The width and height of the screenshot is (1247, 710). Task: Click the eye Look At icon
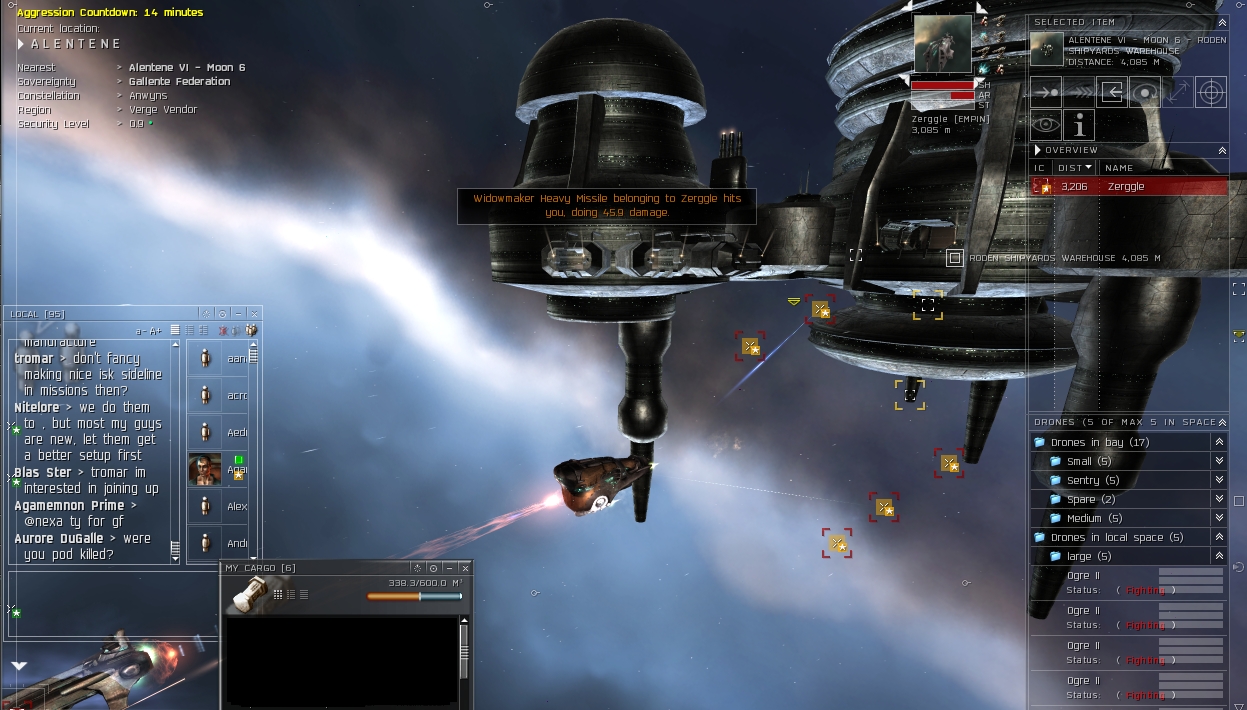1046,125
